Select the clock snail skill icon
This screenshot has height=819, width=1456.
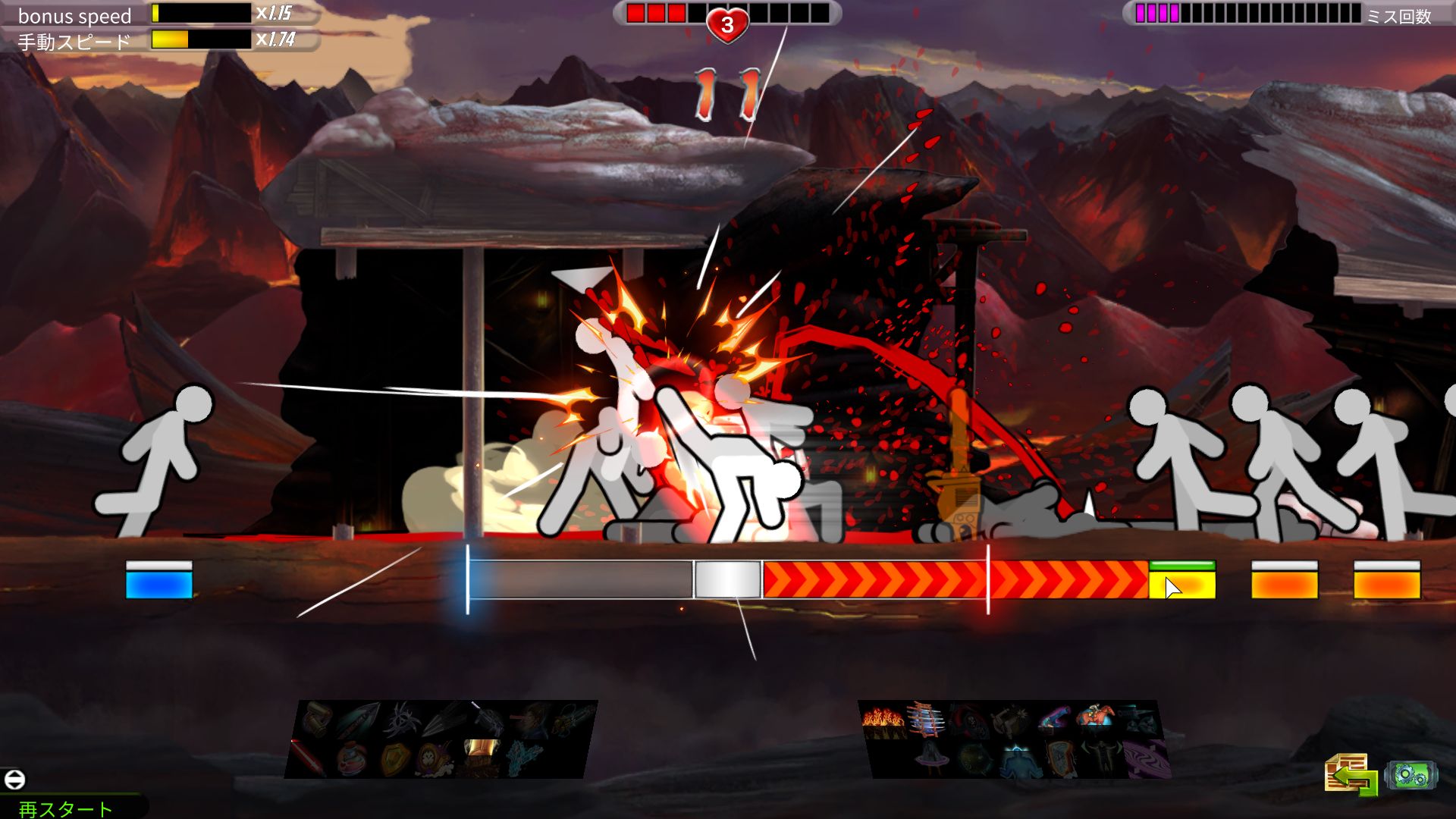tap(435, 758)
